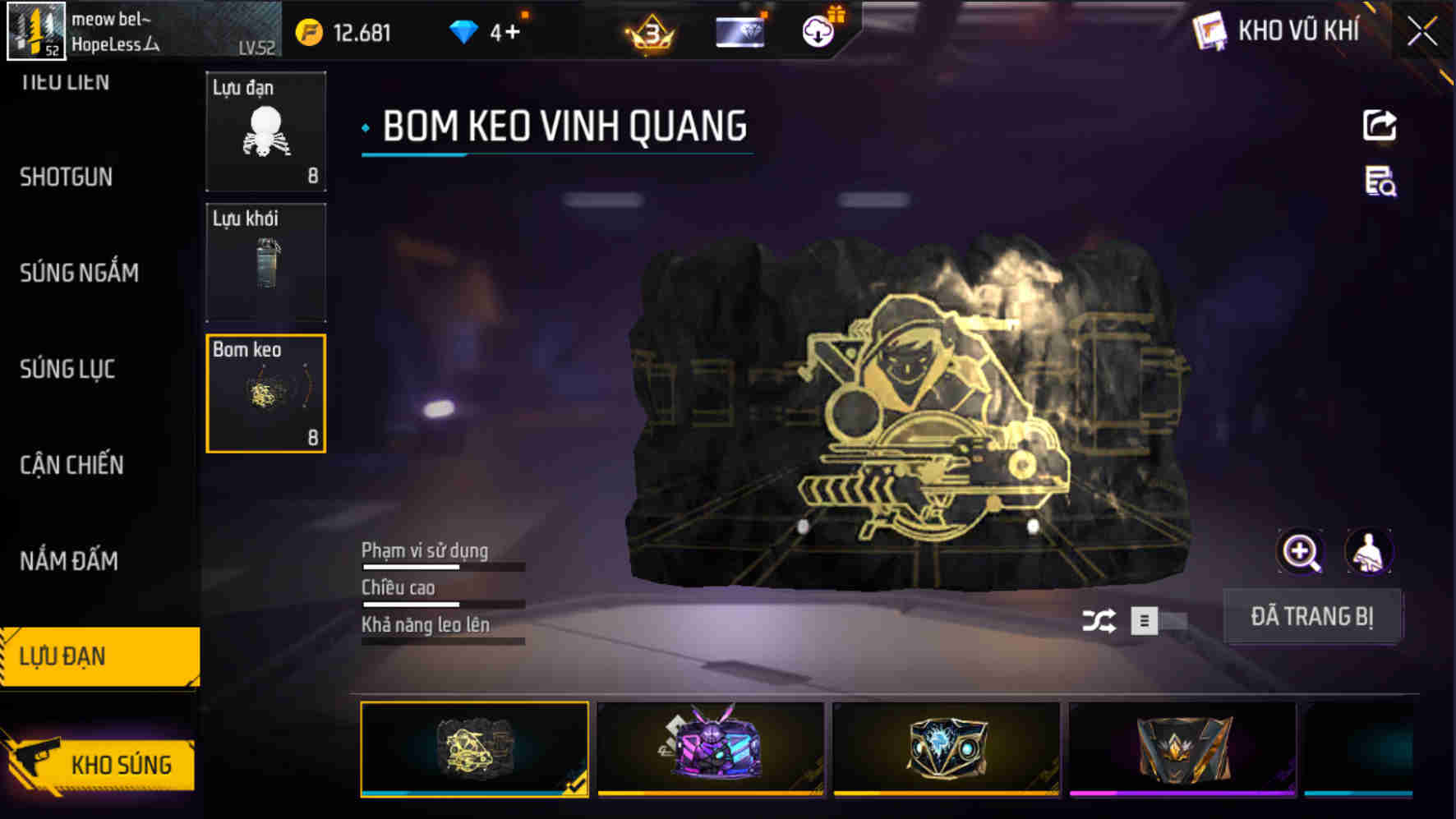1456x819 pixels.
Task: Select the Lựu khói smoke grenade slot
Action: 265,262
